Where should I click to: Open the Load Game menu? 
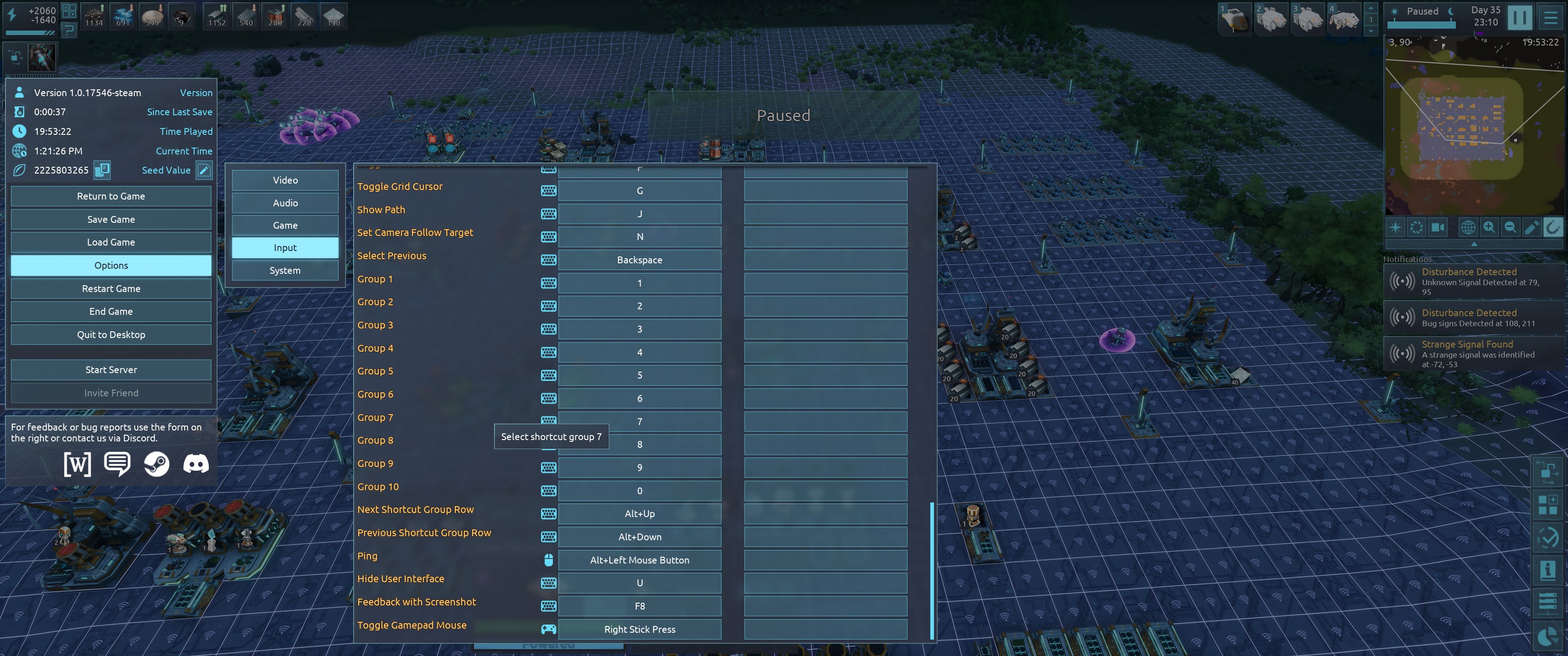(111, 242)
